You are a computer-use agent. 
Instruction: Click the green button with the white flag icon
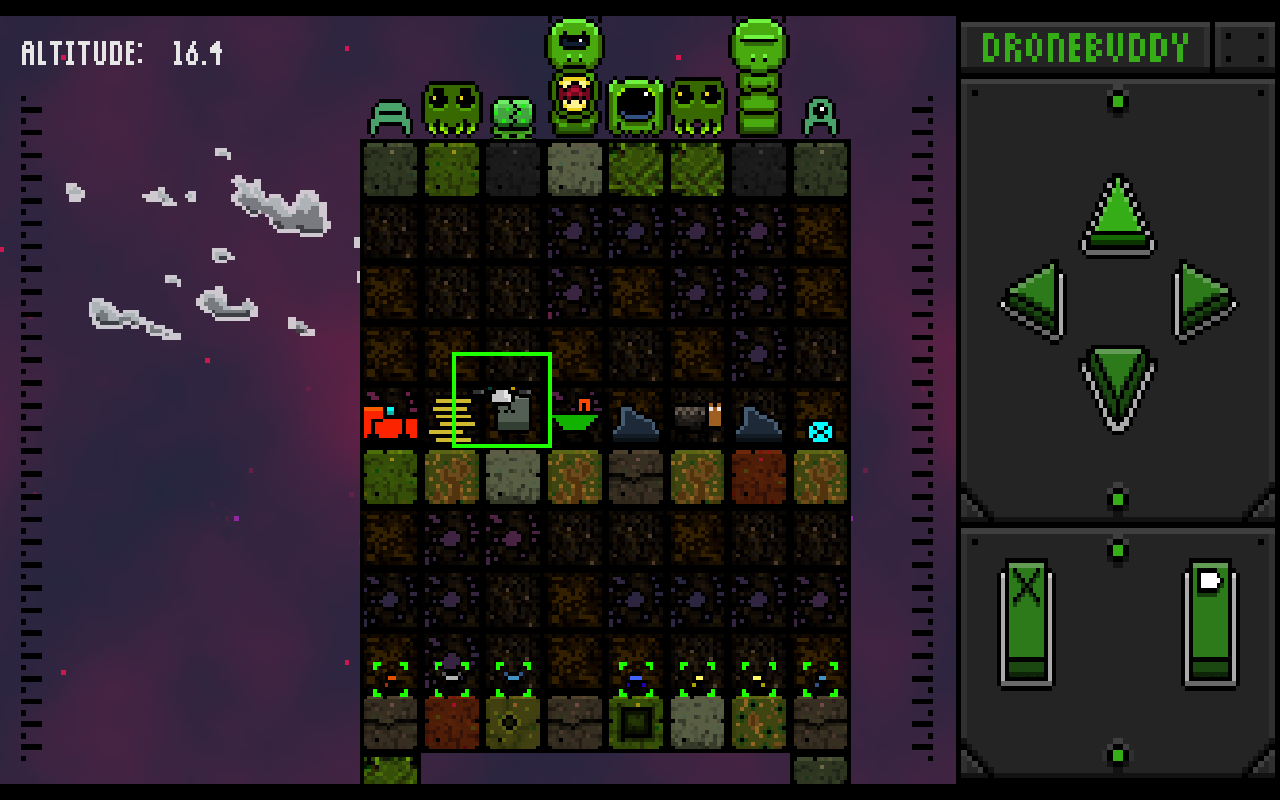[x=1210, y=622]
